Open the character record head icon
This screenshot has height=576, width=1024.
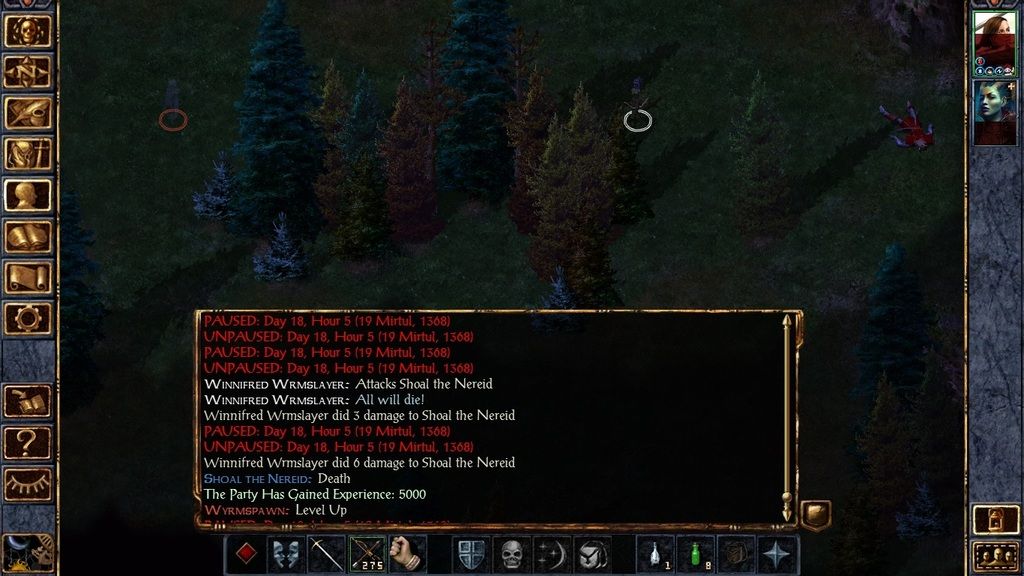(28, 195)
